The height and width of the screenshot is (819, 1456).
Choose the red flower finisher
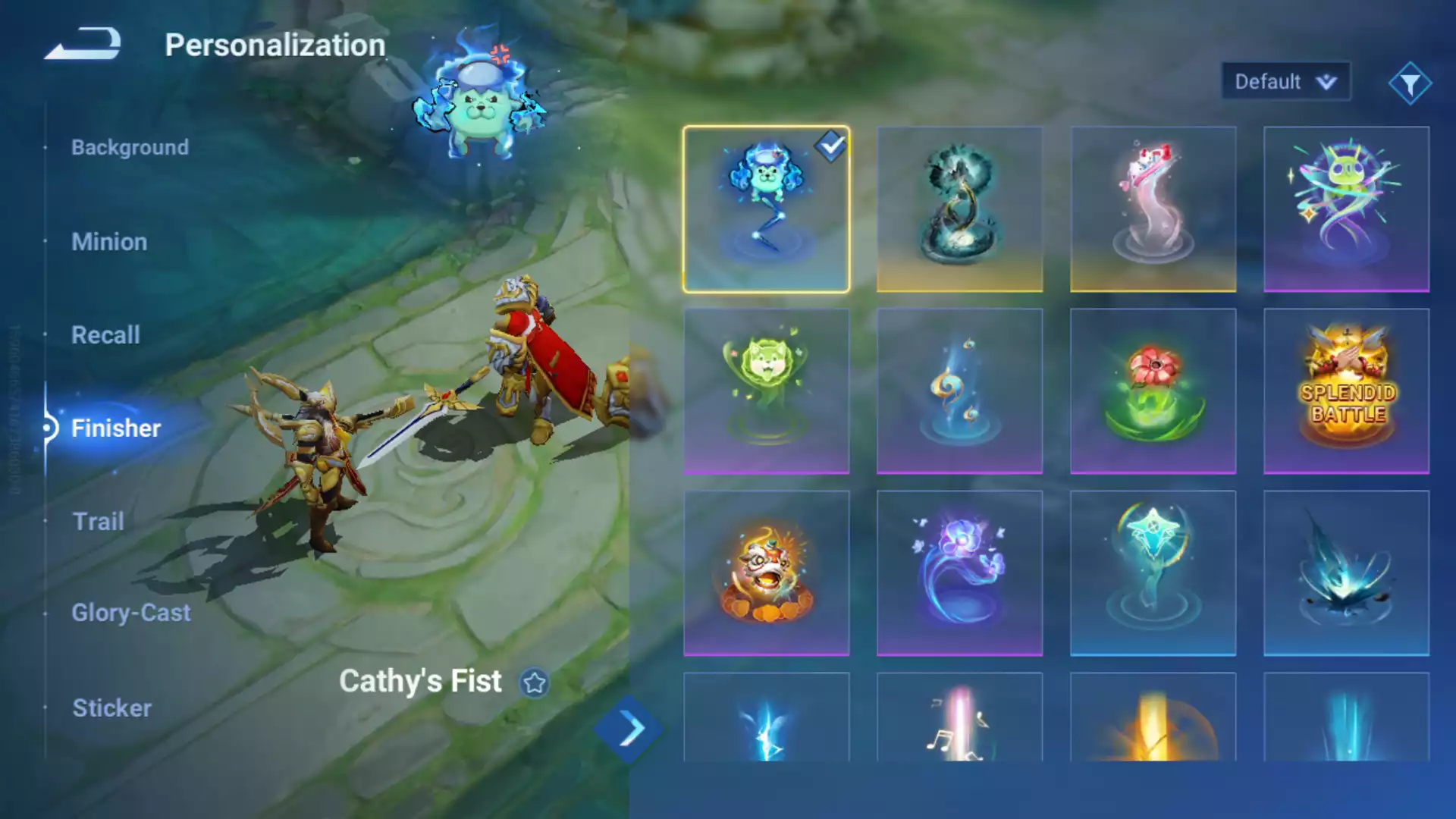point(1153,391)
